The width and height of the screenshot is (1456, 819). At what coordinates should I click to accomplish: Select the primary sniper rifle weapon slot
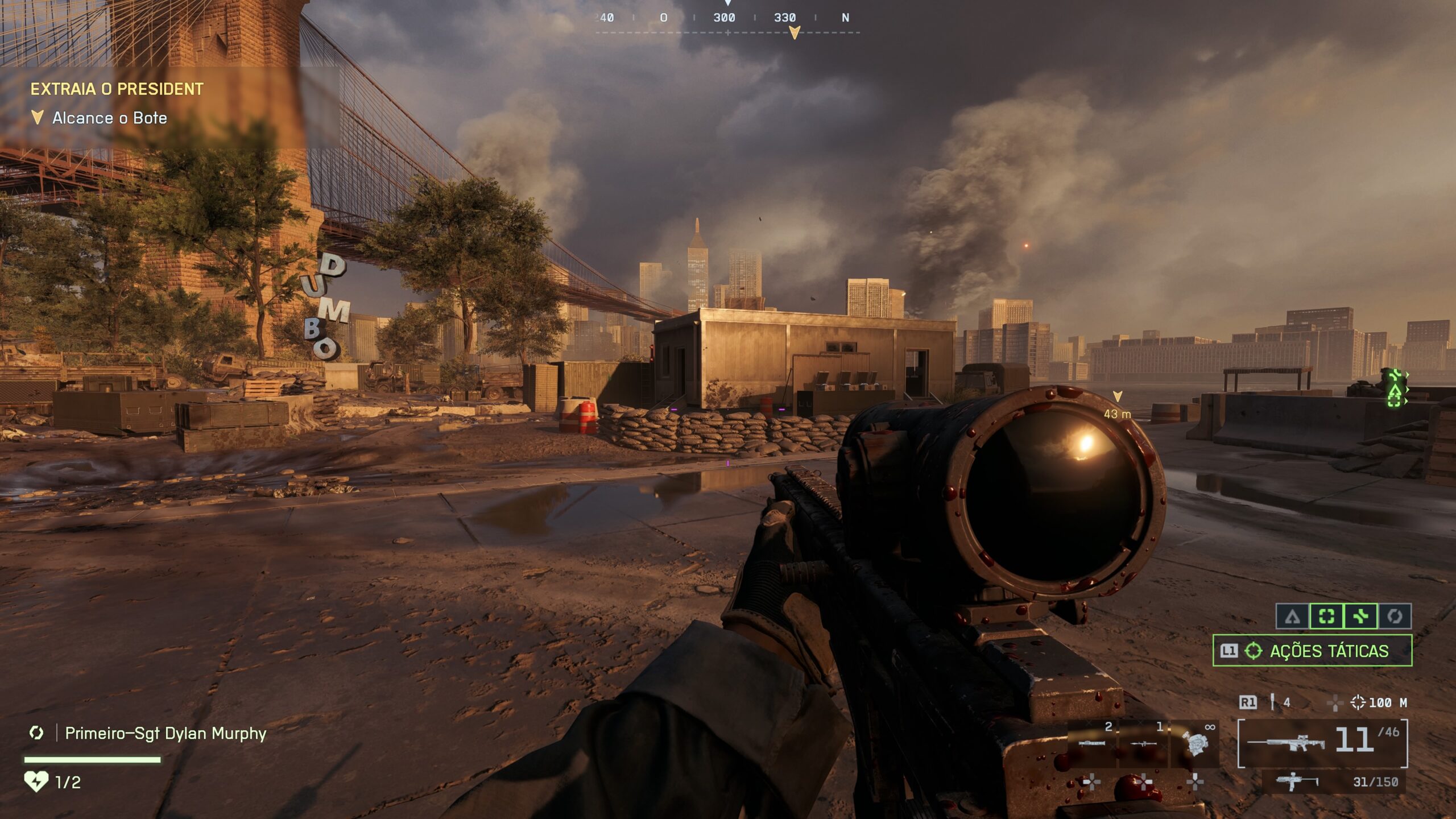(x=1322, y=743)
